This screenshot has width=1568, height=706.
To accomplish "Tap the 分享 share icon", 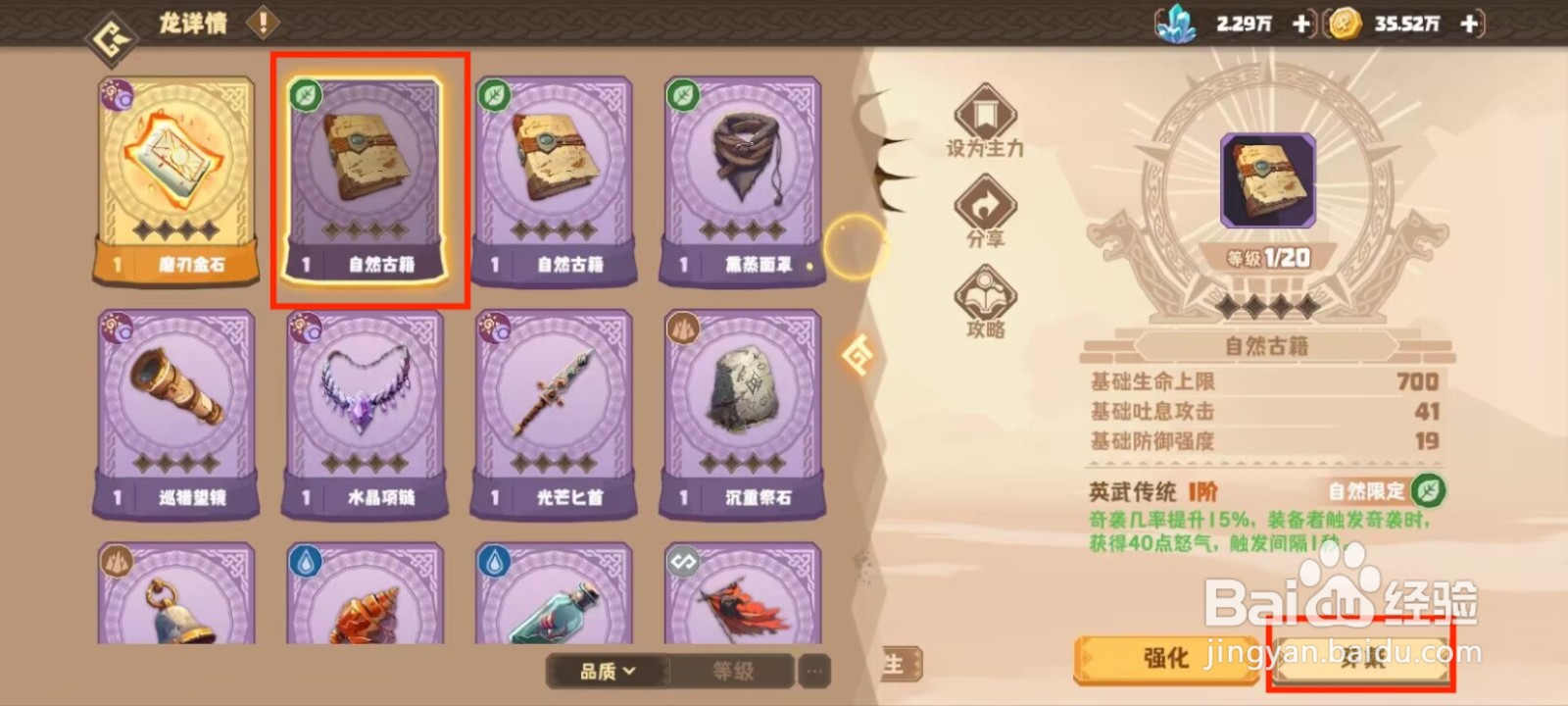I will [983, 209].
